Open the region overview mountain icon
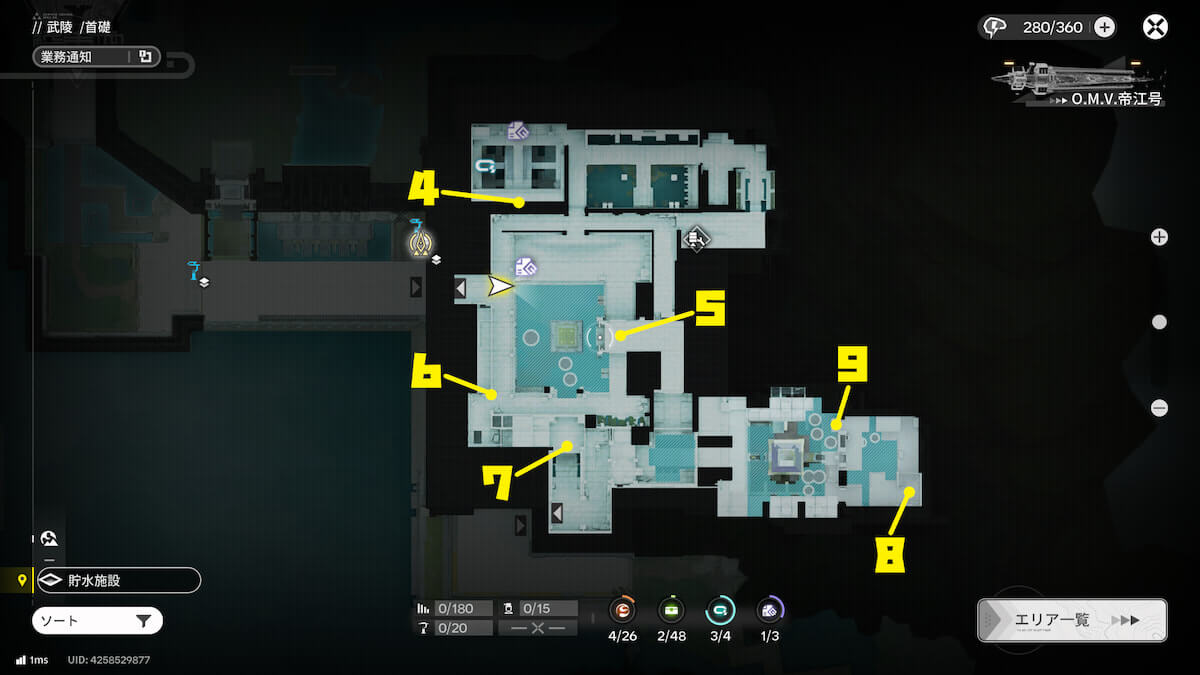Screen dimensions: 1200x675 pos(49,539)
